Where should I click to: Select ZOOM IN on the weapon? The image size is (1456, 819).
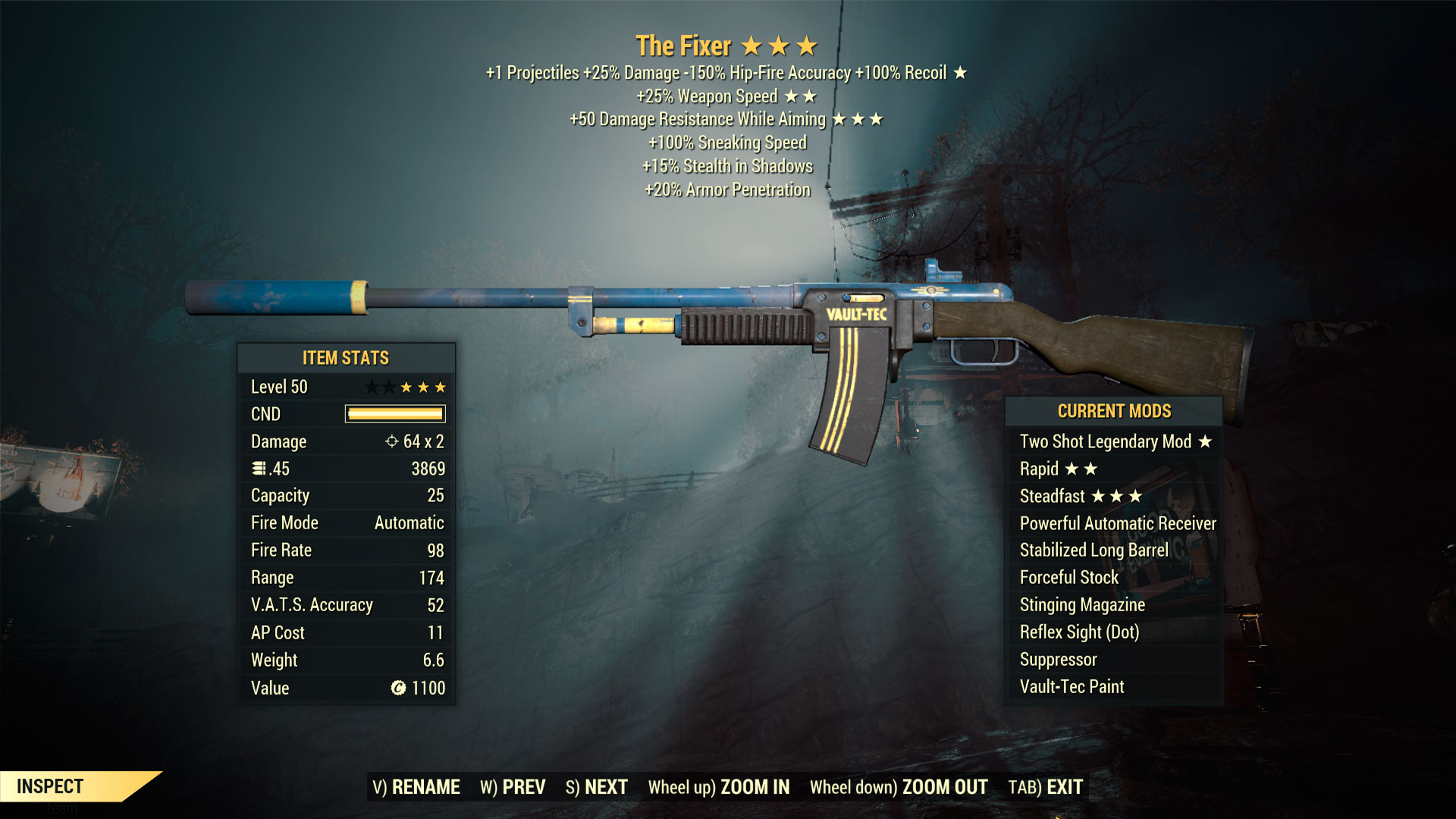pos(755,787)
